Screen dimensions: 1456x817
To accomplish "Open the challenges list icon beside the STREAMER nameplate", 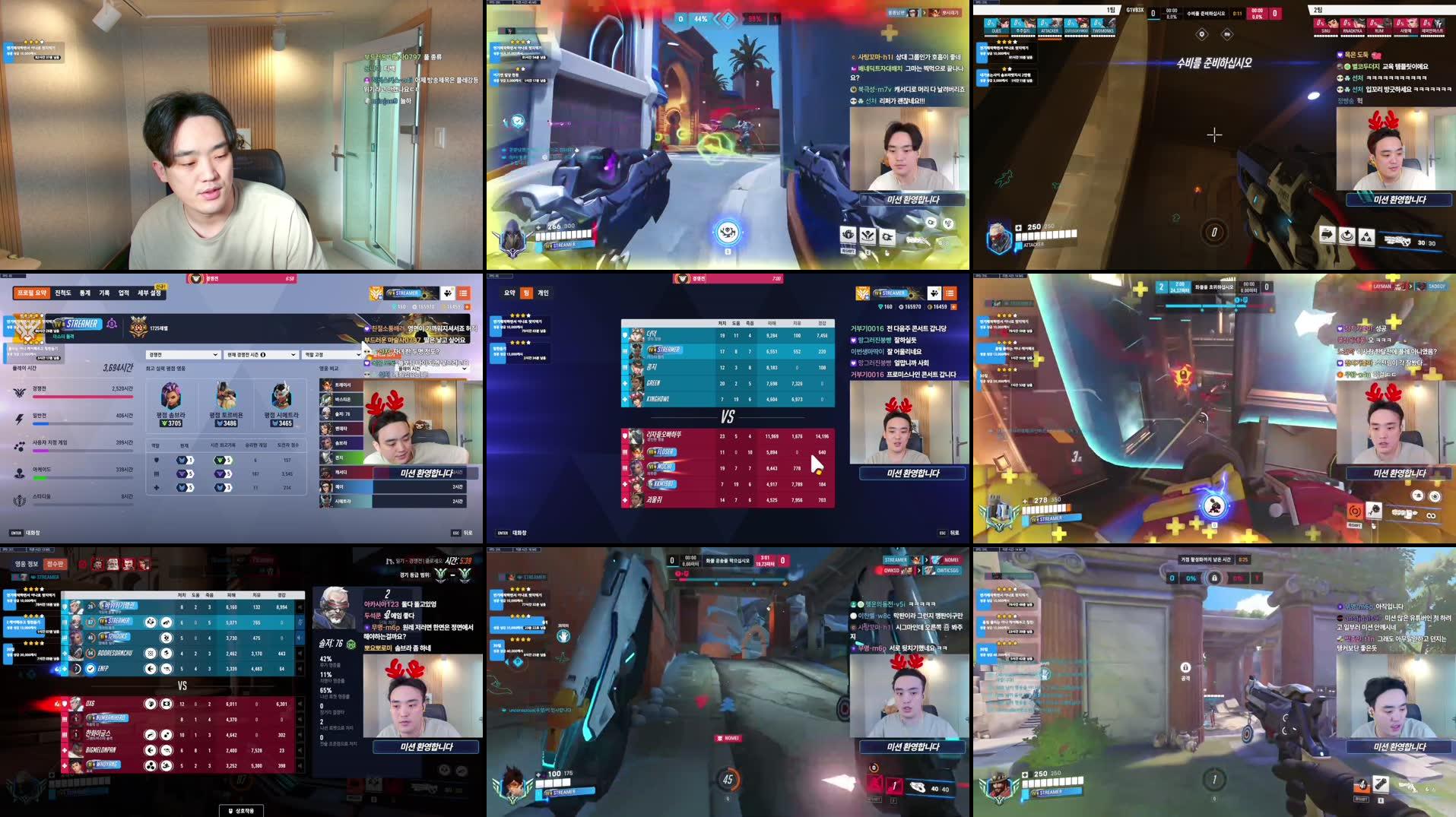I will [x=463, y=294].
